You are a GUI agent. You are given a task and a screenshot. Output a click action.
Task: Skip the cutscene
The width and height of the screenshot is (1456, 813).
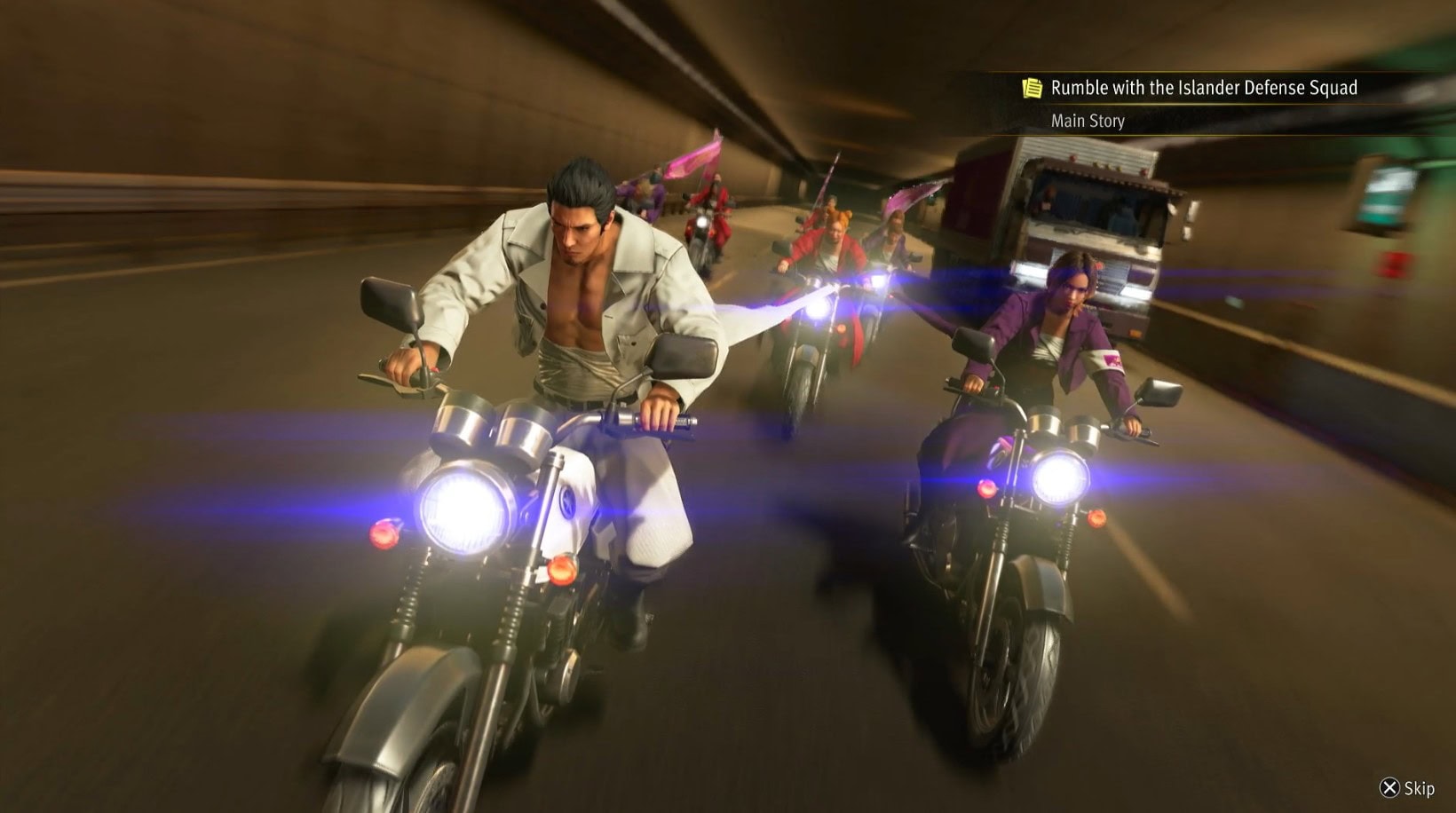click(1407, 788)
